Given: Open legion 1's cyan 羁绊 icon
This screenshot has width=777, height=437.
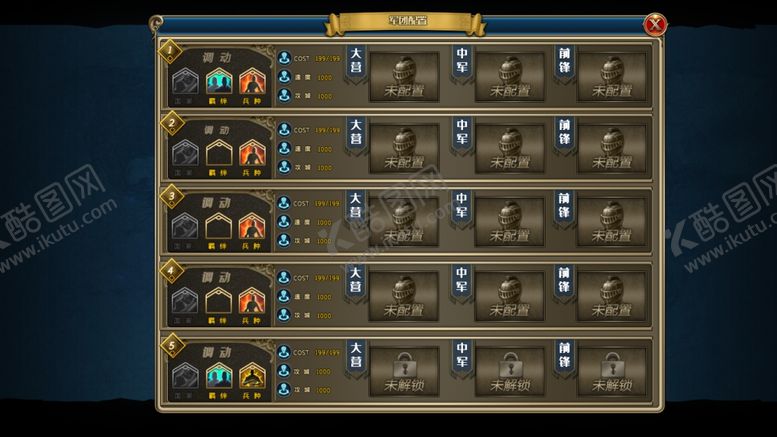Looking at the screenshot, I should [x=217, y=80].
